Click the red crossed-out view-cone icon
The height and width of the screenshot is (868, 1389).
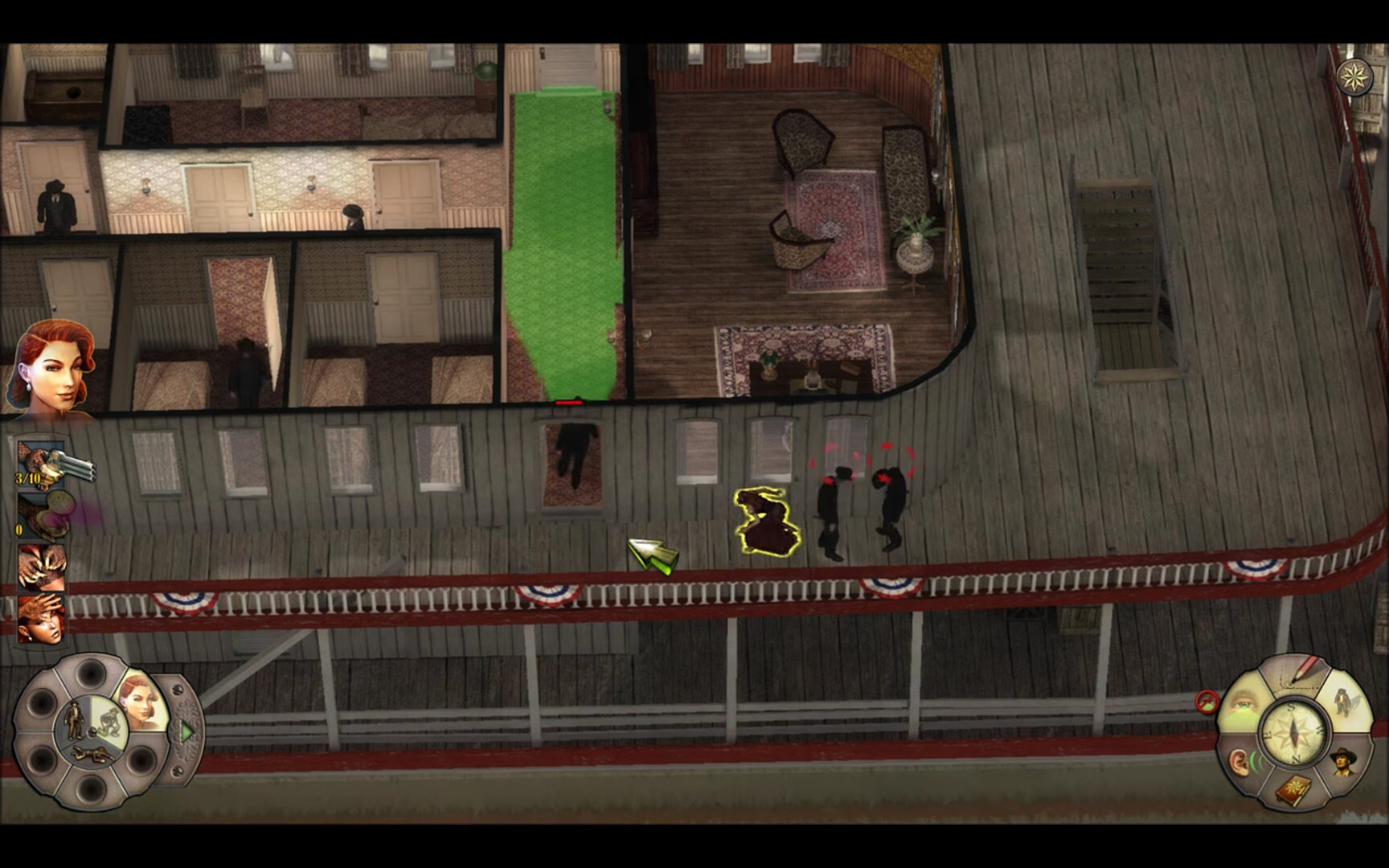(x=1206, y=702)
